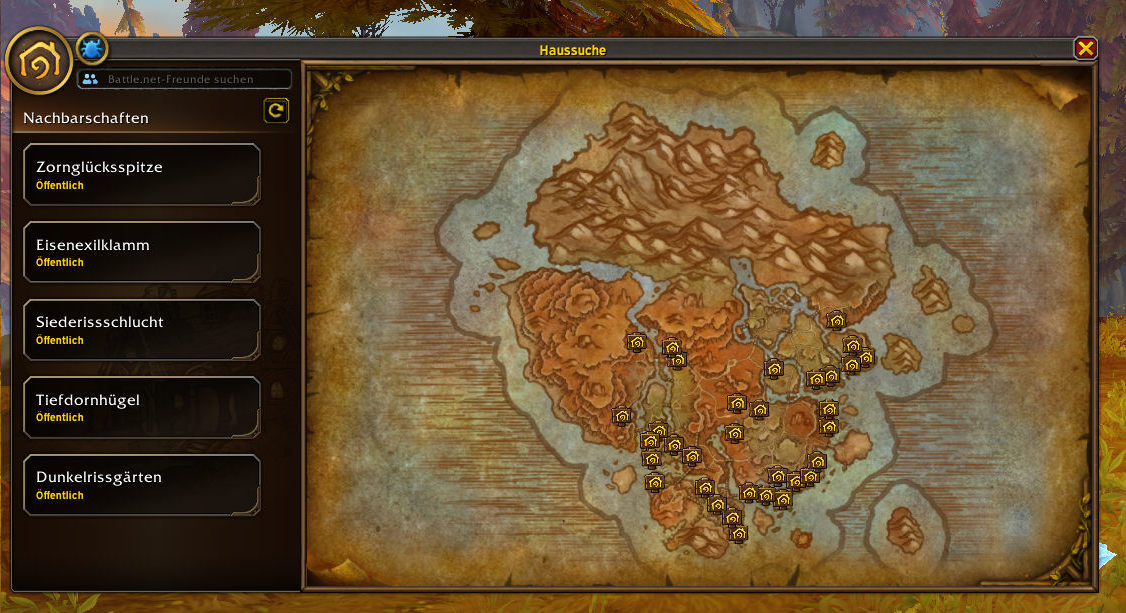Close the Haussuche window

(x=1085, y=48)
